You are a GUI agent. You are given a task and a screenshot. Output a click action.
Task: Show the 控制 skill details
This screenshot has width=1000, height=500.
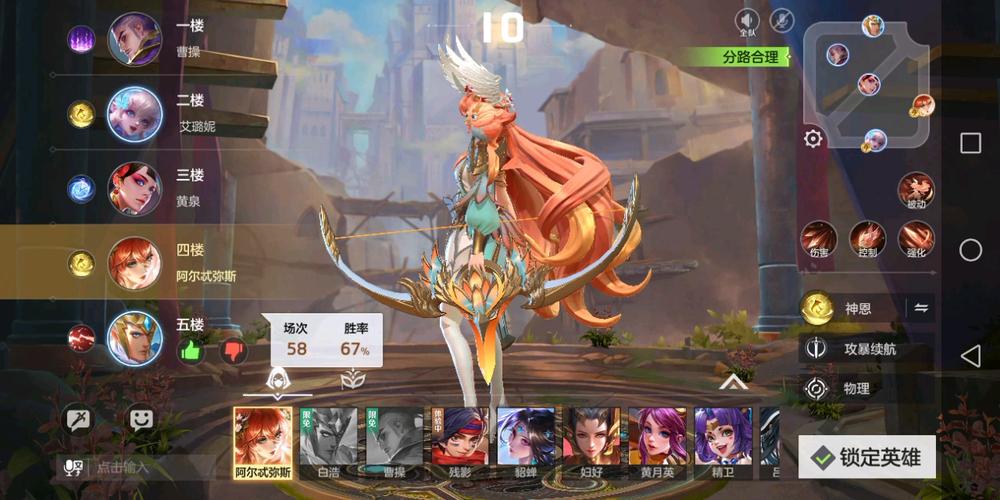click(x=867, y=239)
